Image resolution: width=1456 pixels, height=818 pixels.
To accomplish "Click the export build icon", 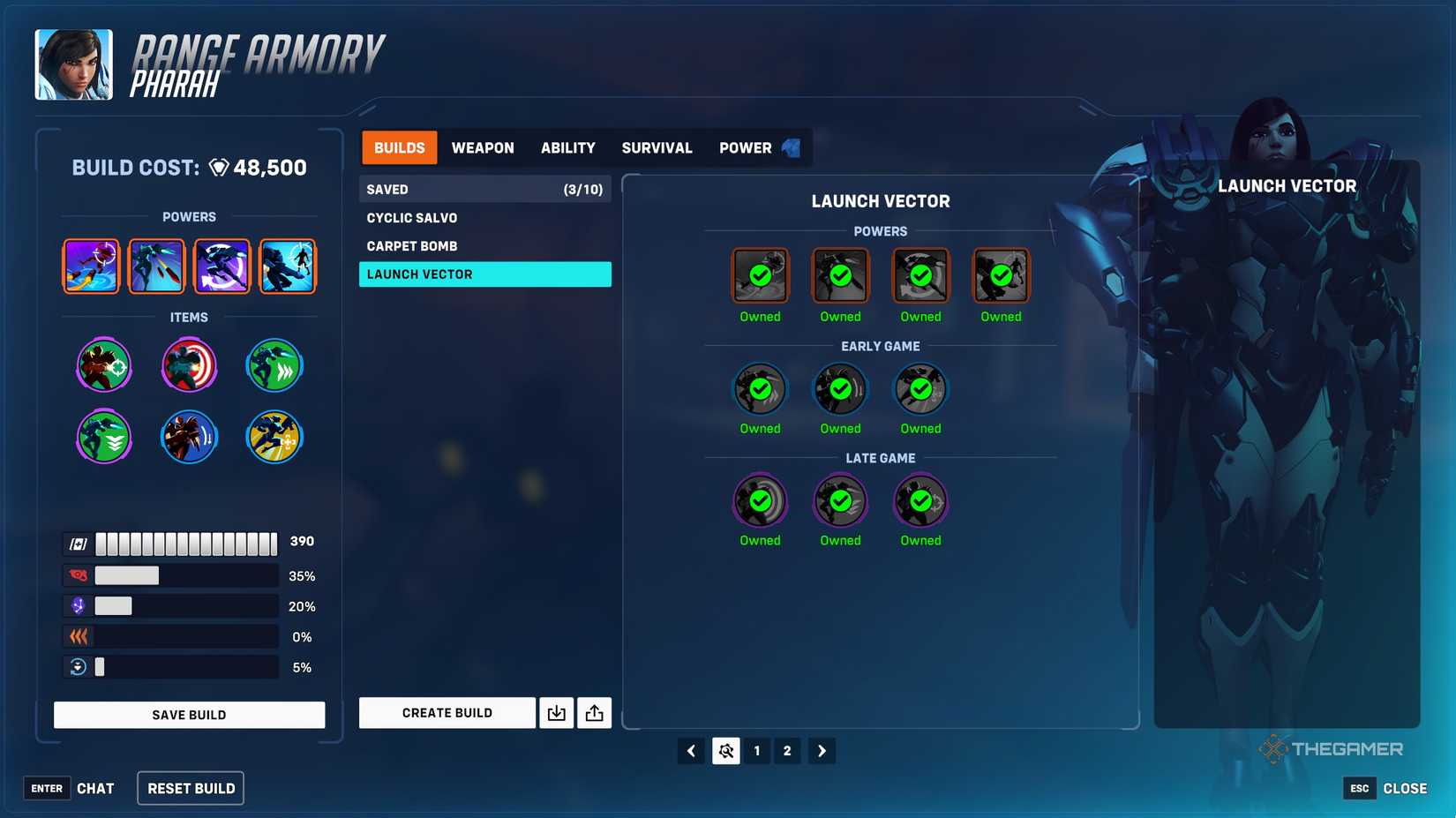I will click(x=594, y=712).
